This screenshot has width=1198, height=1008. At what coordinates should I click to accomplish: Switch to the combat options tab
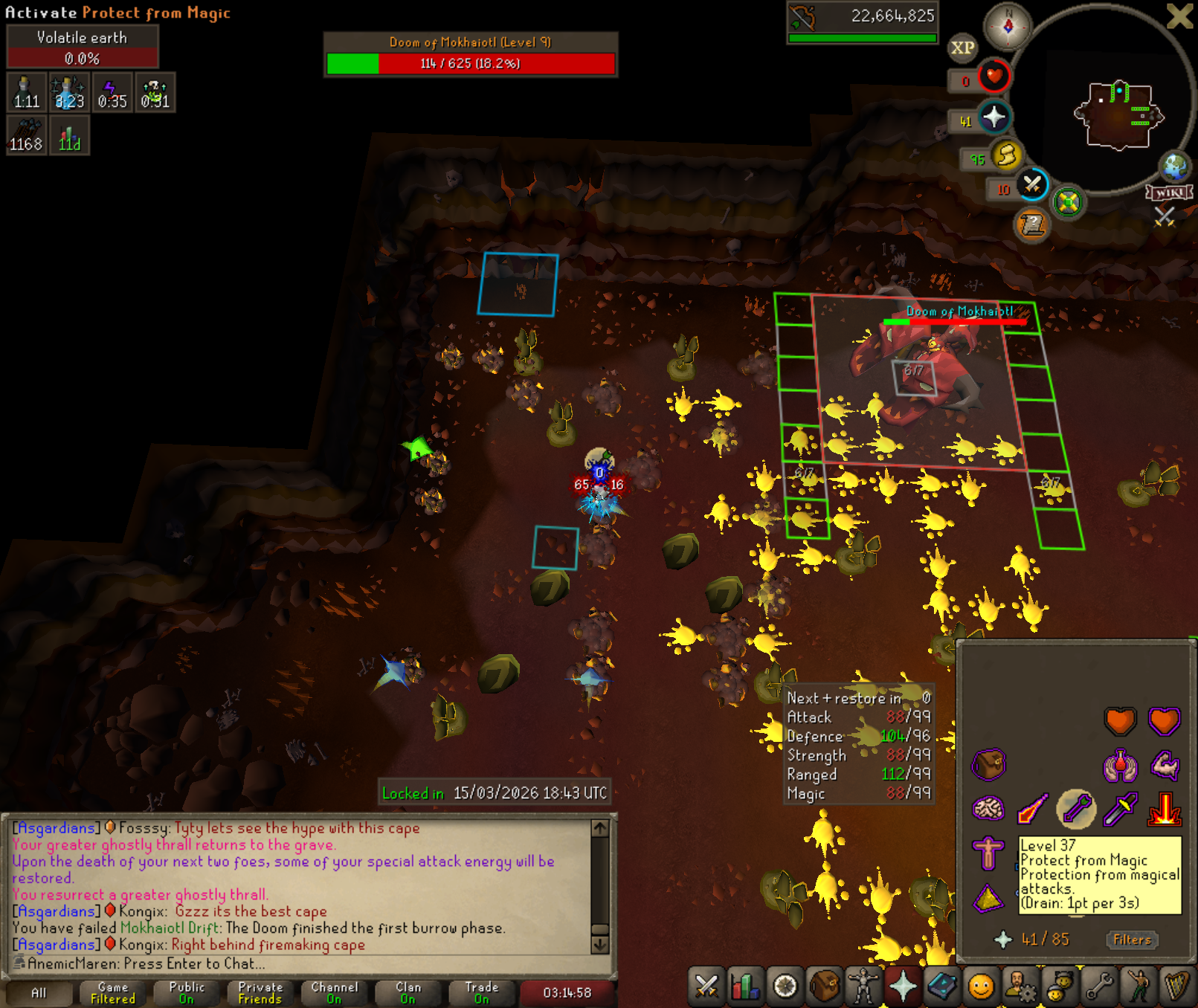pos(706,987)
